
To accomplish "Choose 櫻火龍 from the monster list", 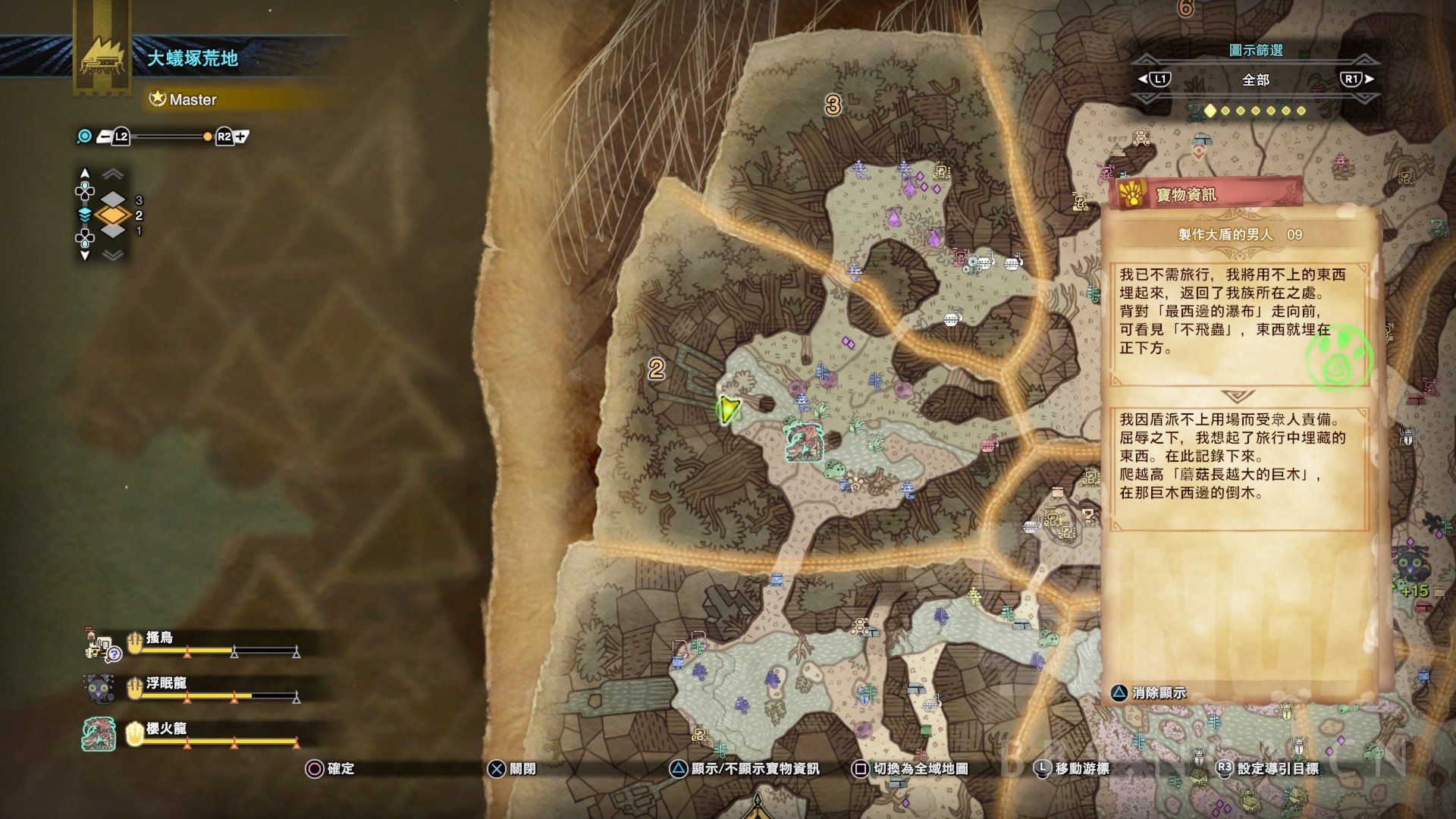I will pos(166,730).
